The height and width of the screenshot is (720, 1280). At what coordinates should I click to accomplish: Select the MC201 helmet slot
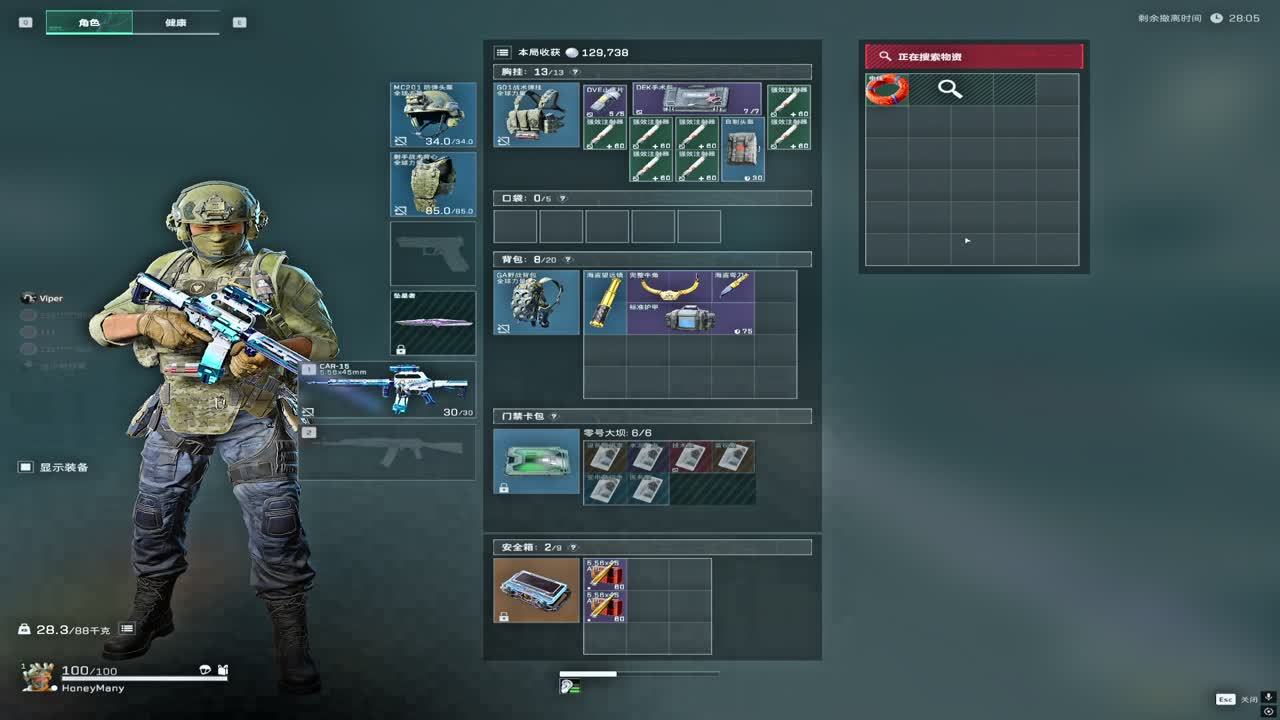point(432,115)
